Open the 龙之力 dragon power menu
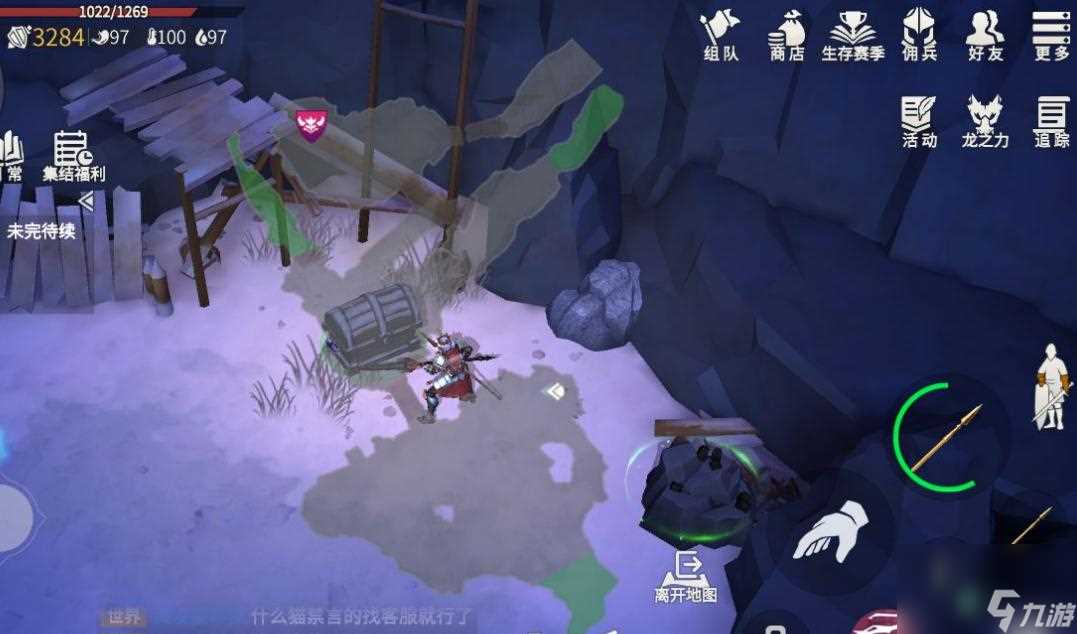The height and width of the screenshot is (634, 1077). click(985, 122)
